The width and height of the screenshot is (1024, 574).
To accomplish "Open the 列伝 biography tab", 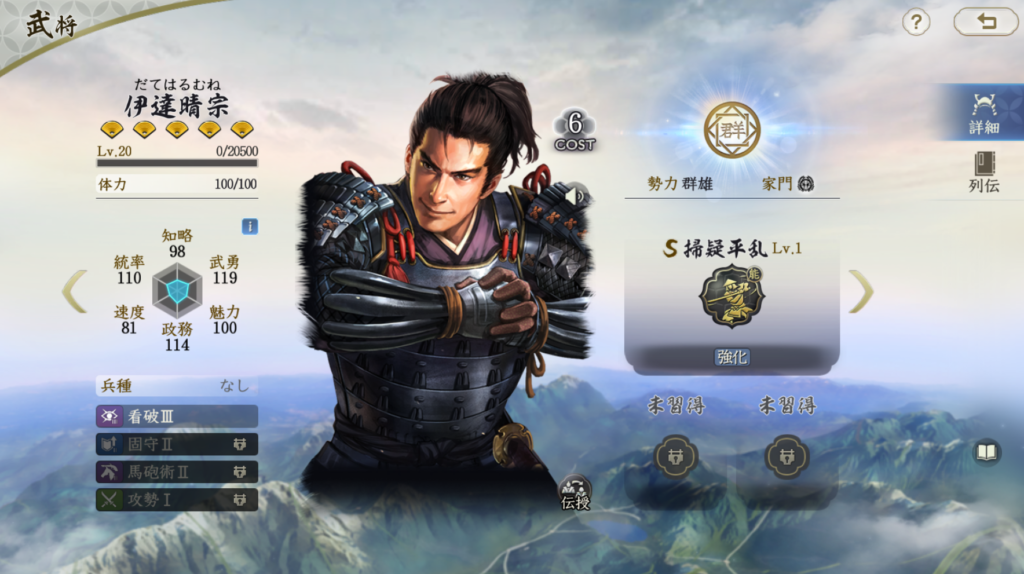I will (x=983, y=172).
